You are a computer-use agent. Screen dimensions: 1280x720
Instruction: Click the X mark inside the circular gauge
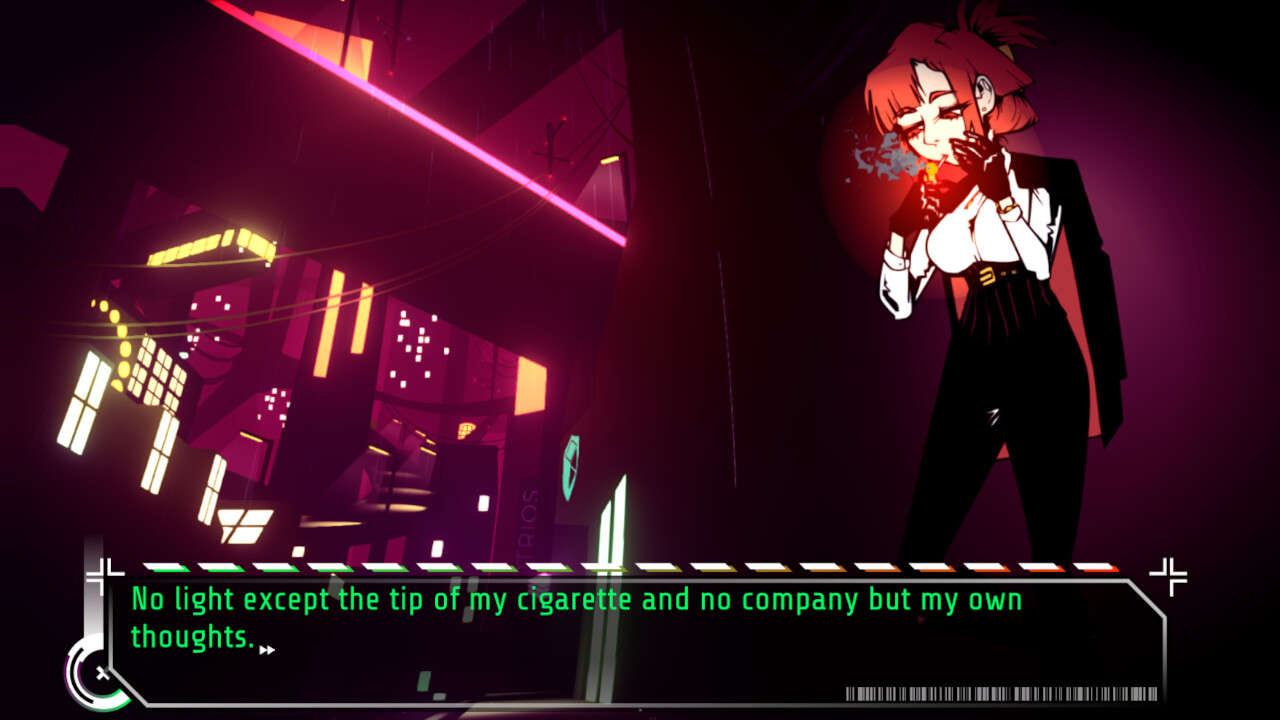click(102, 673)
